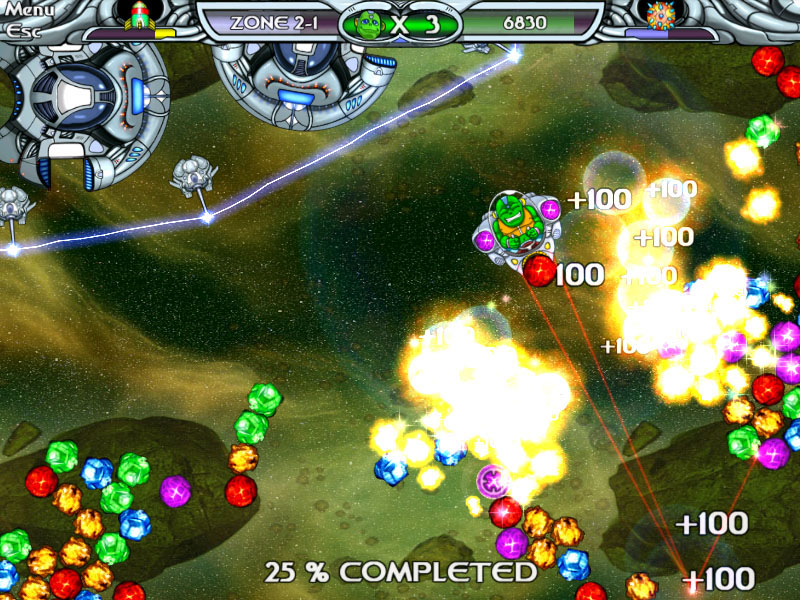The width and height of the screenshot is (800, 600).
Task: Select the spiky ball power-up icon
Action: [x=661, y=15]
